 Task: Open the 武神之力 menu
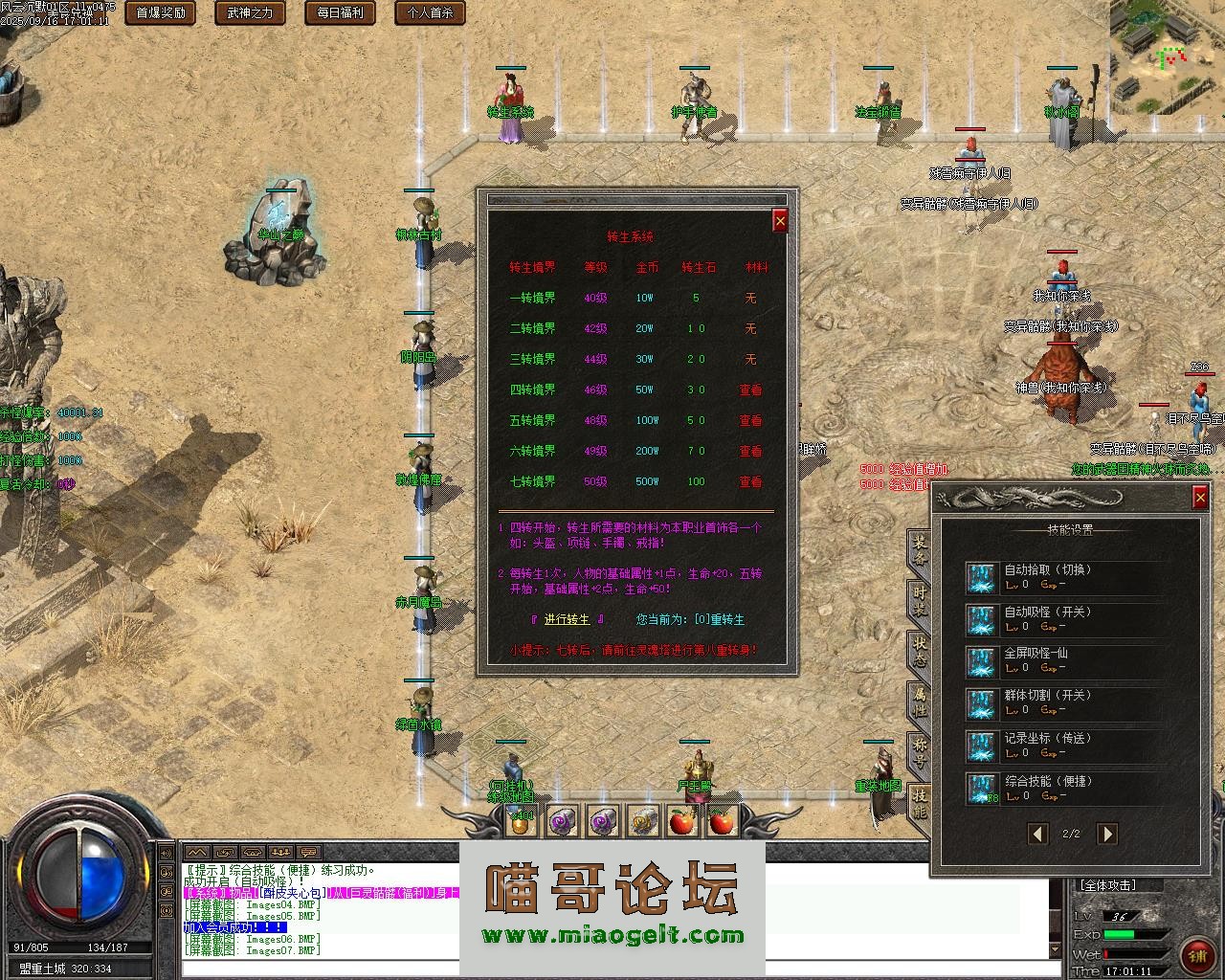coord(249,13)
